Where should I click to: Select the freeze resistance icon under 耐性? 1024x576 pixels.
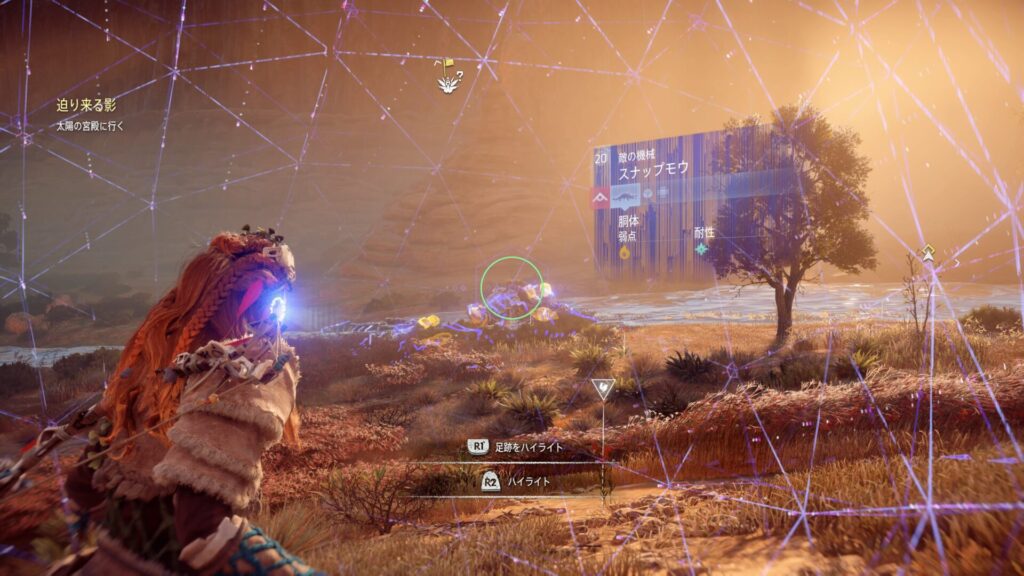point(701,248)
